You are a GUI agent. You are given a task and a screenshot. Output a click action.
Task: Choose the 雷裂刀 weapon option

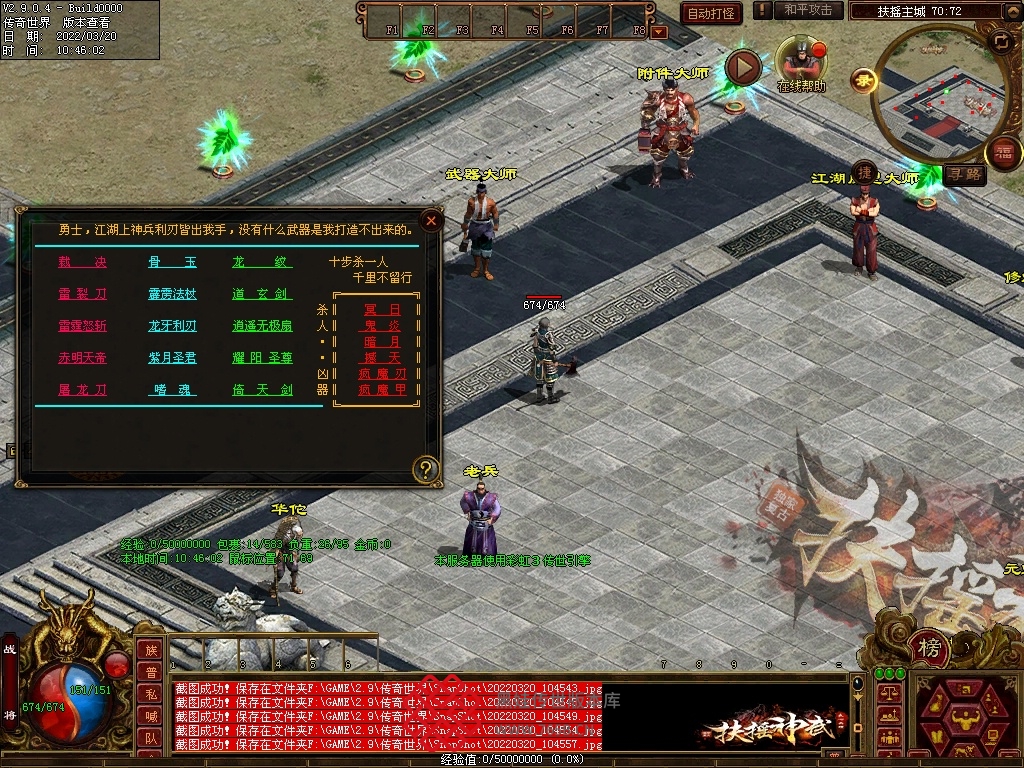click(x=82, y=295)
